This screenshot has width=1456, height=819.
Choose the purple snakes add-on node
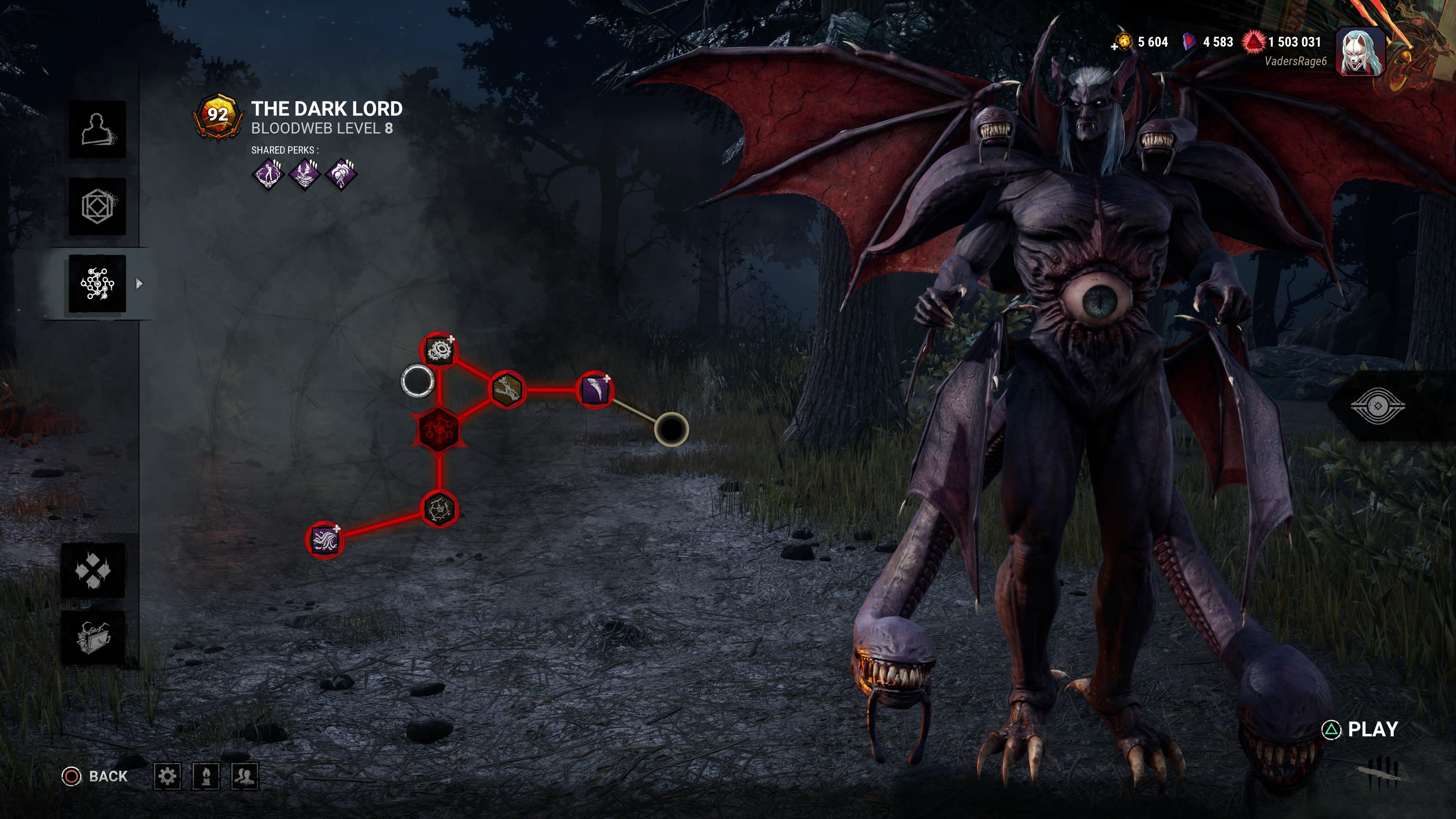(x=324, y=539)
